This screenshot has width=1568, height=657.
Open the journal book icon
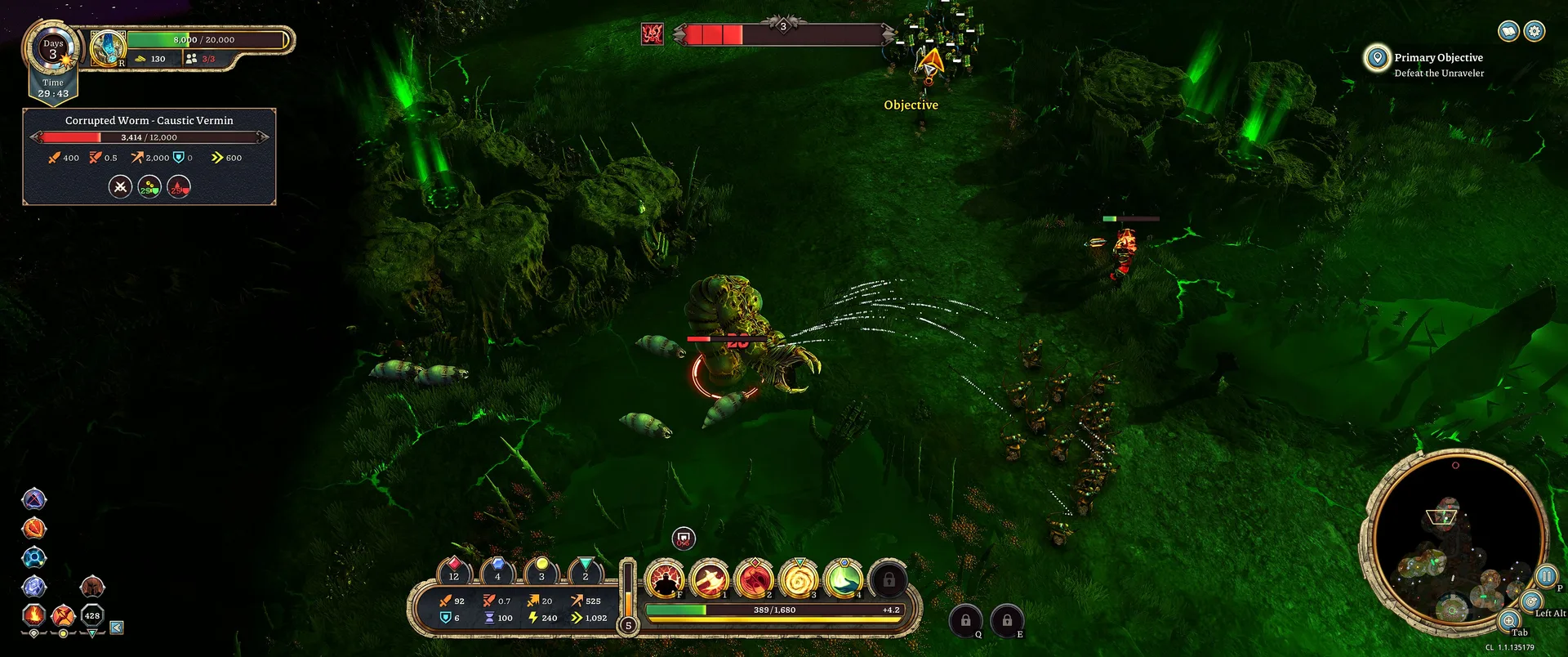[1508, 31]
